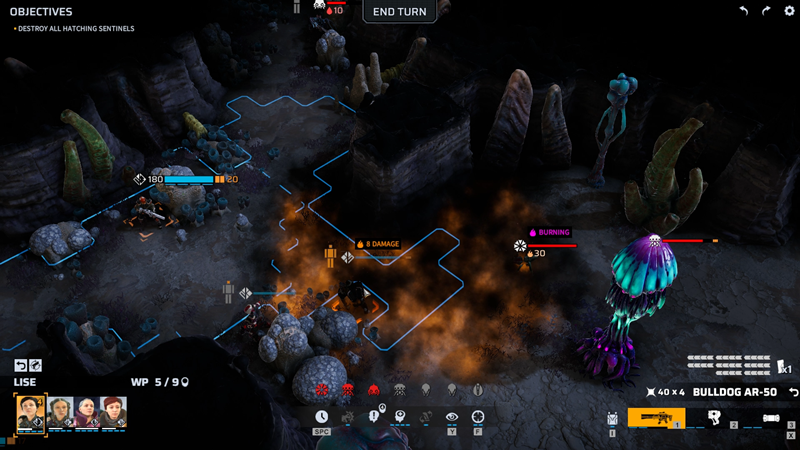Click the Destroy All Hatching Sentinels objective
The image size is (800, 450).
click(75, 28)
